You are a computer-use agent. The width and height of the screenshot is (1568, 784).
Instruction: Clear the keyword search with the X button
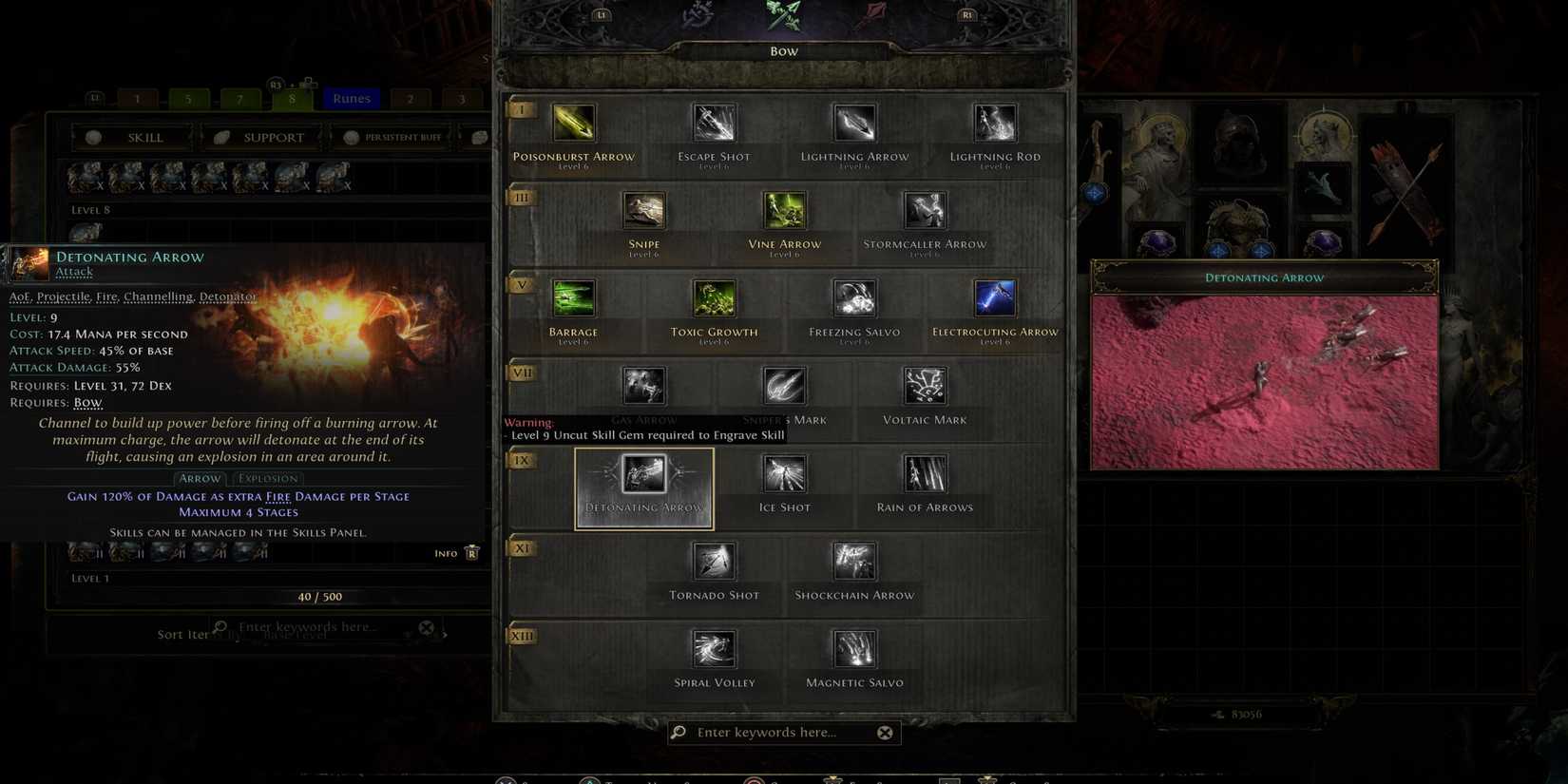885,732
